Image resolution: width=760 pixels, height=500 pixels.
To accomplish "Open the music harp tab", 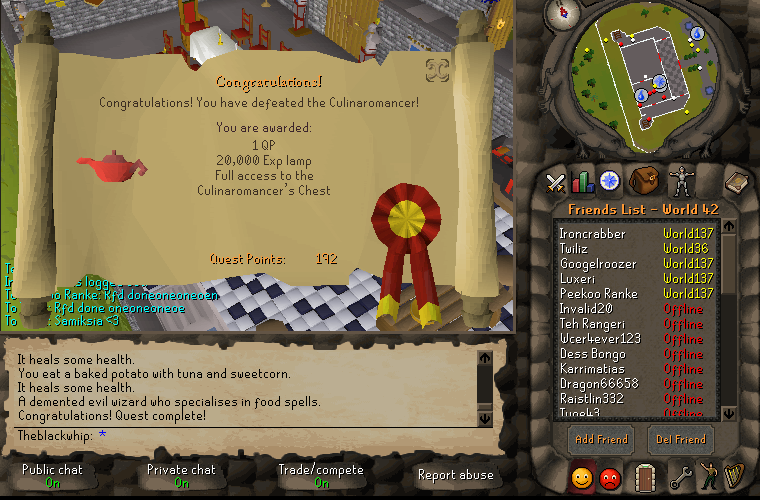I will 737,477.
